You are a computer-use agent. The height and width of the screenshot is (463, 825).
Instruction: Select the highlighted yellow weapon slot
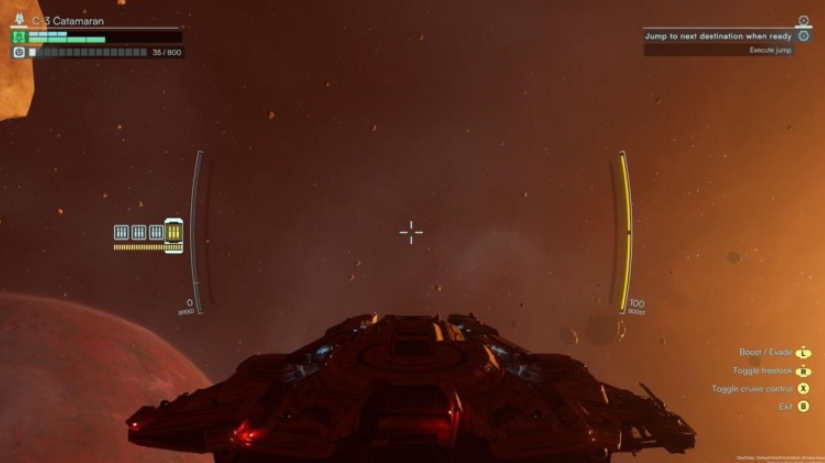click(x=173, y=233)
